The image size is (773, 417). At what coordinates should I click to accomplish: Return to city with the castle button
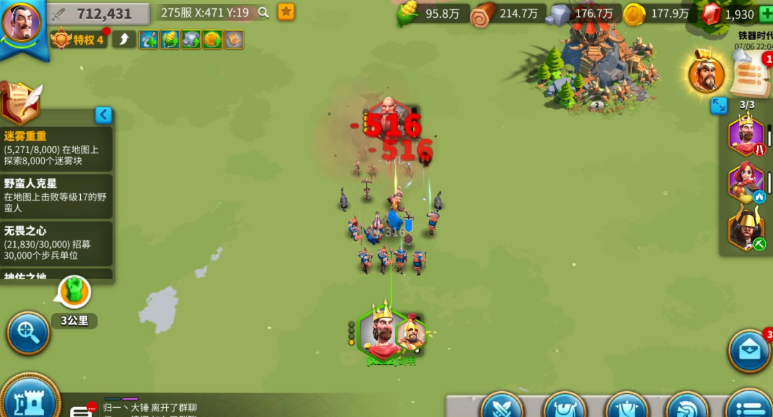pyautogui.click(x=27, y=400)
